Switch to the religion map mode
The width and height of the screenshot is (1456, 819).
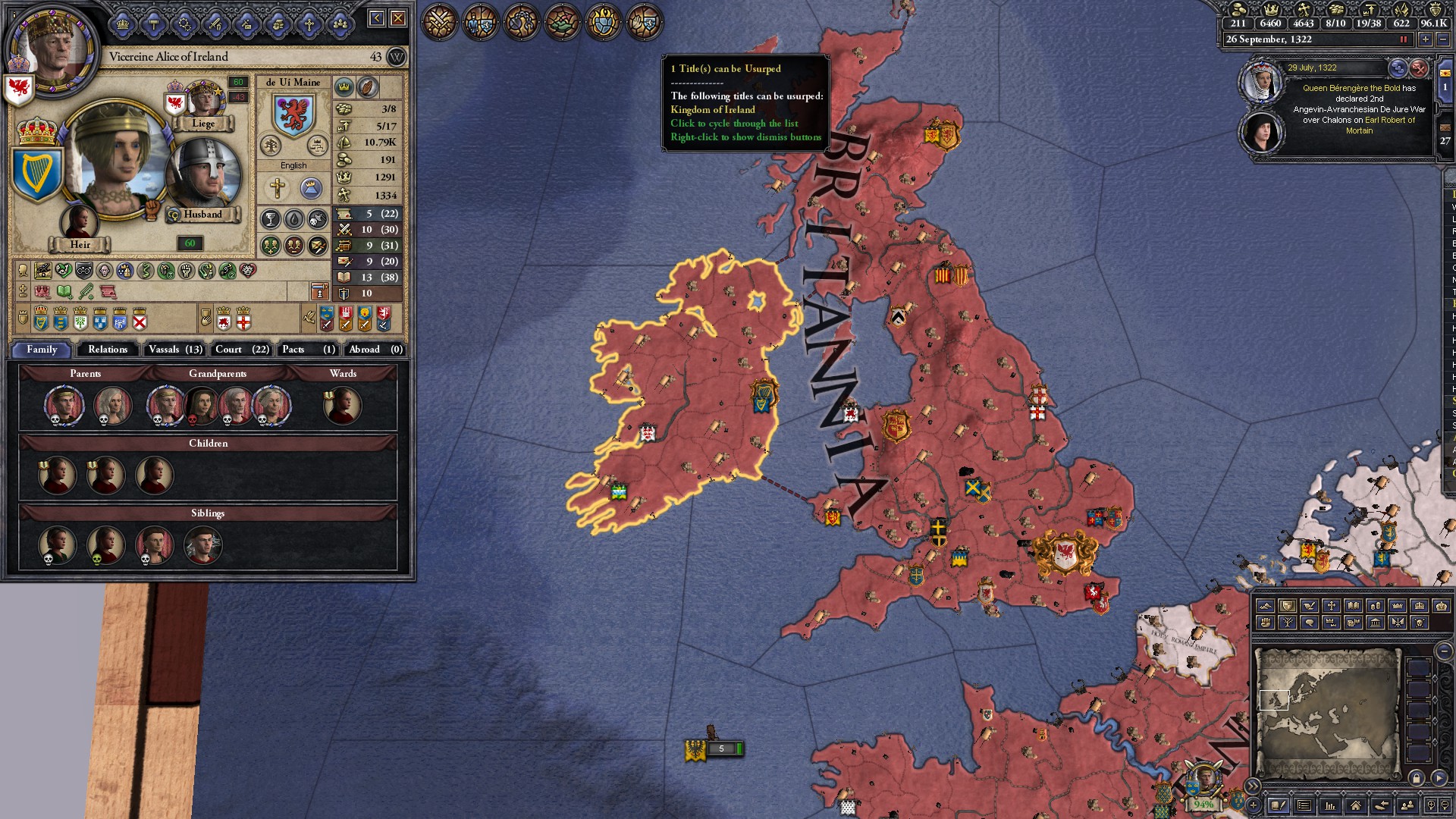pos(1332,605)
